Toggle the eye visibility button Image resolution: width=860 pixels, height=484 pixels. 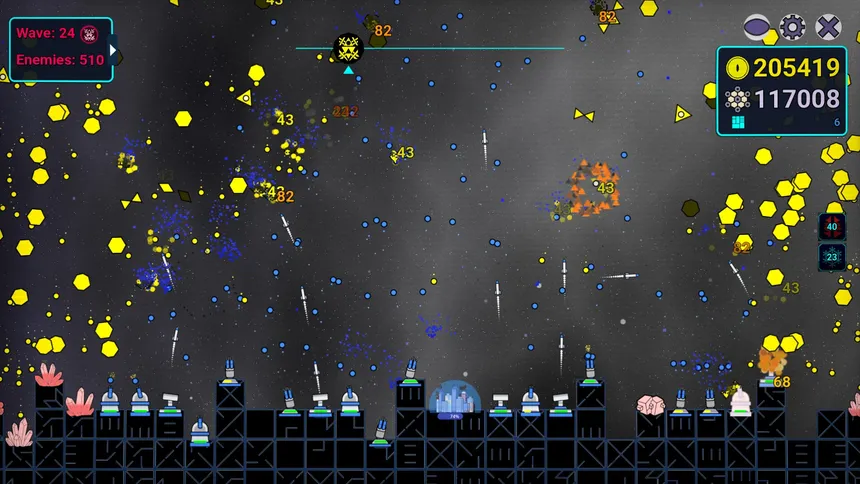757,27
